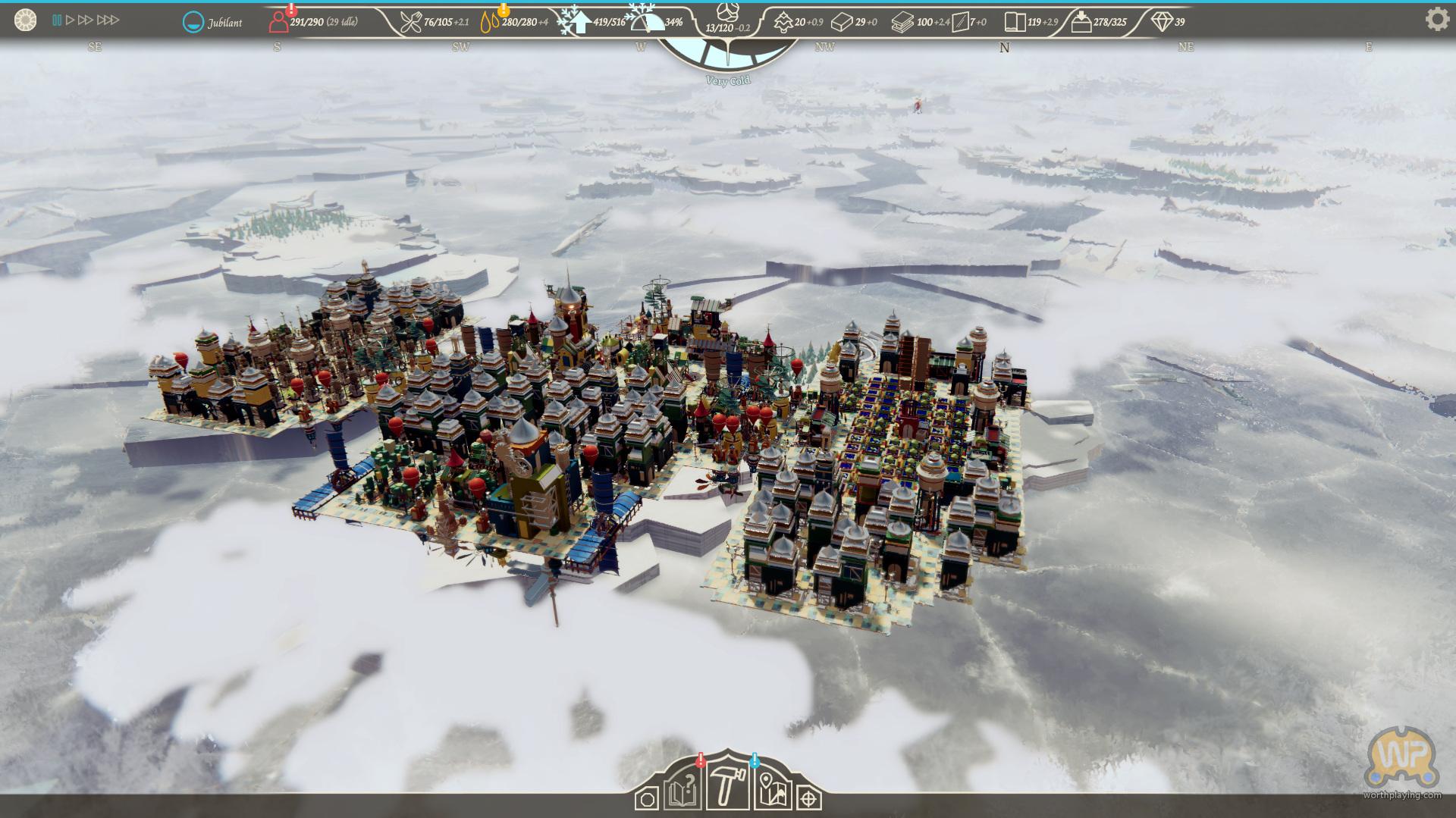
Task: Select the water droplets resource icon
Action: pos(490,22)
